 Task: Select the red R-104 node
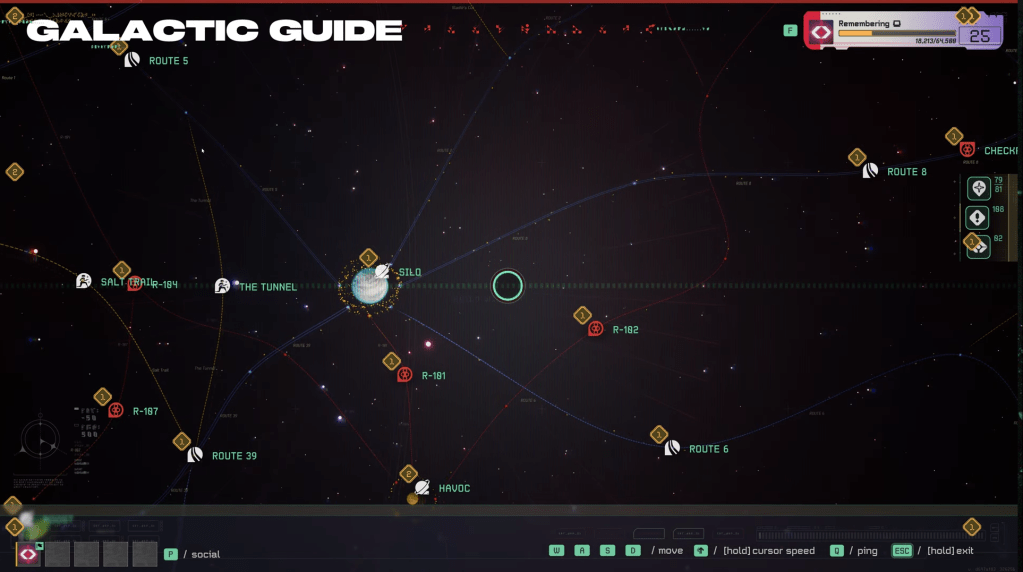click(135, 284)
